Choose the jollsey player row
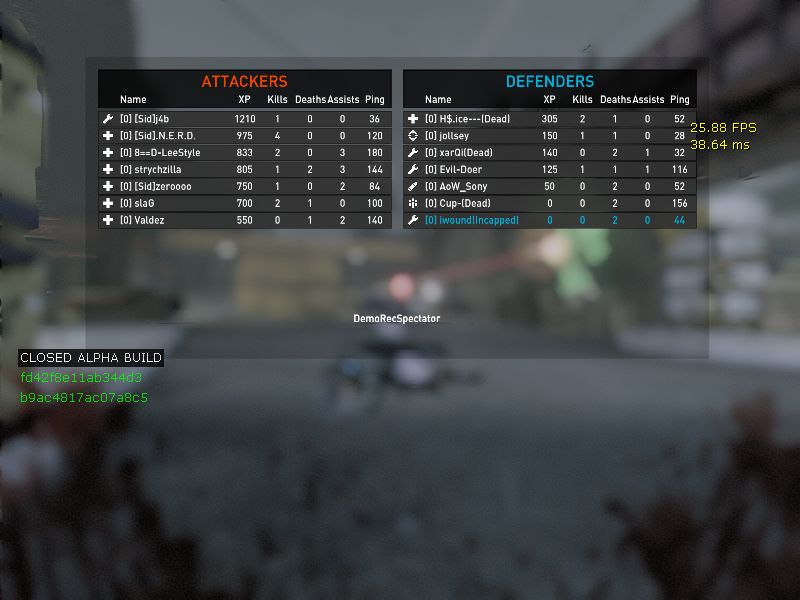Image resolution: width=800 pixels, height=600 pixels. (x=549, y=136)
